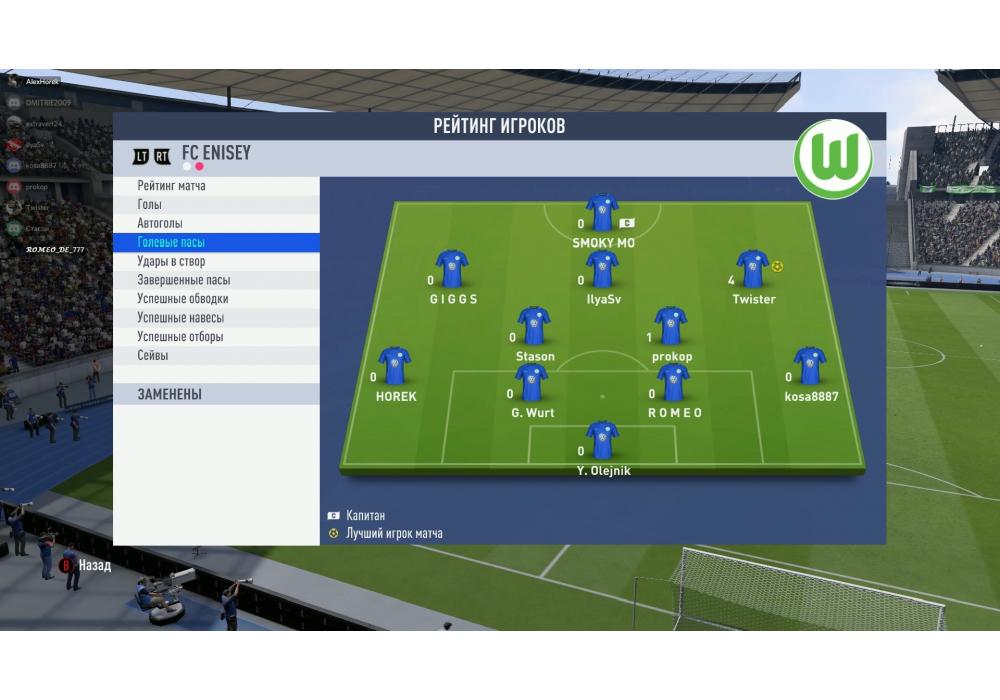1000x700 pixels.
Task: Select HOREK on the formation
Action: [395, 366]
